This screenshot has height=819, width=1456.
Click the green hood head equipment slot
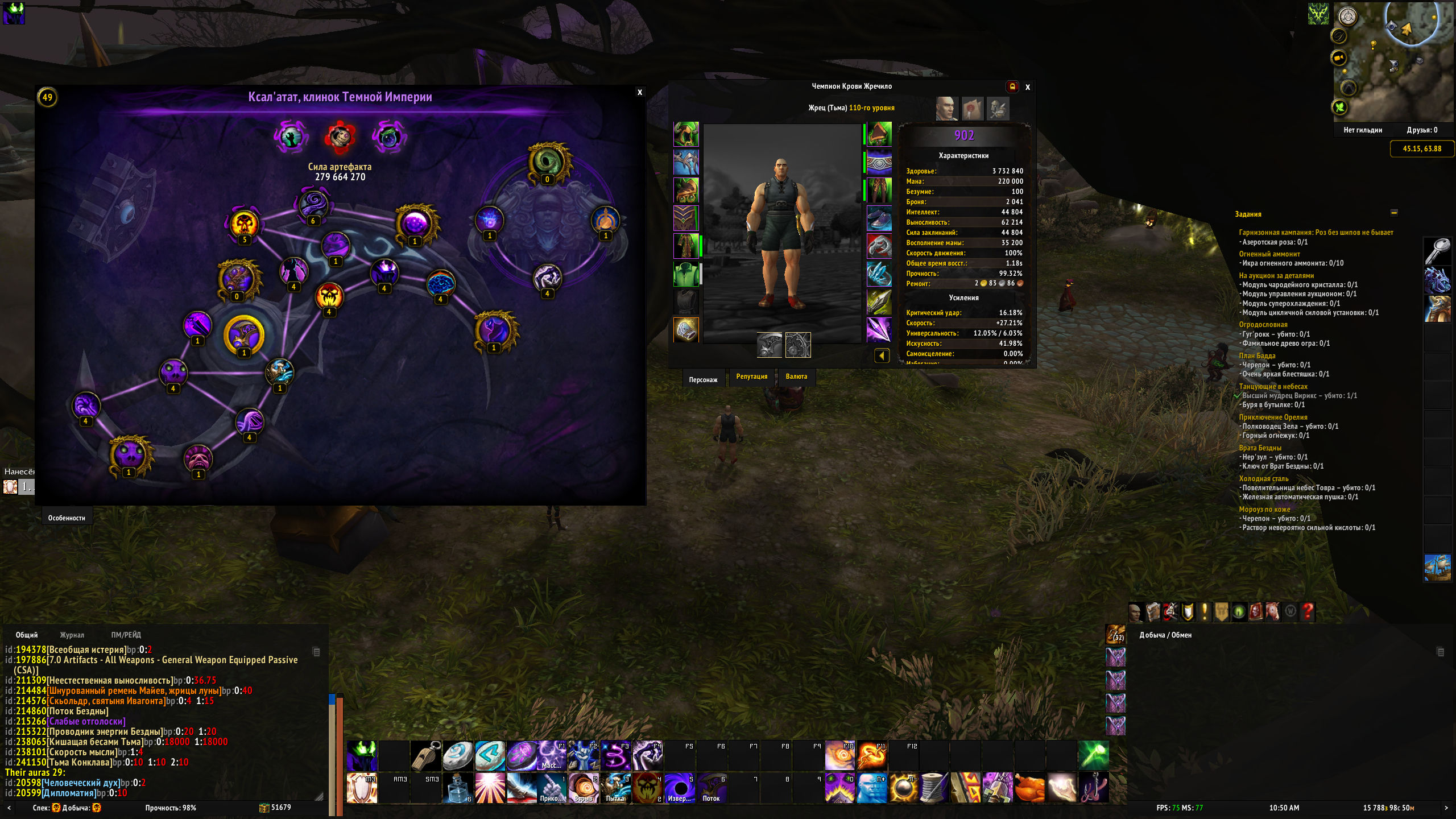coord(686,135)
